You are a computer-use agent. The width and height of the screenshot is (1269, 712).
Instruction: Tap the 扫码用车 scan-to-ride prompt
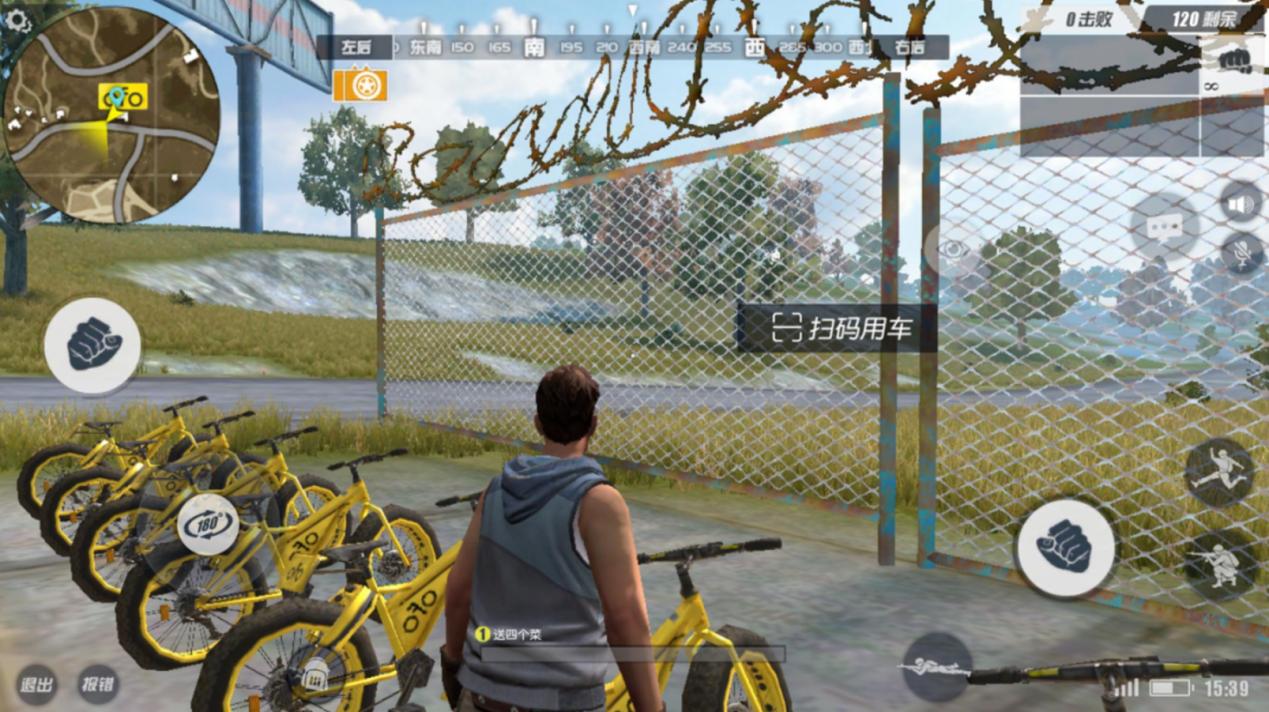pos(838,328)
